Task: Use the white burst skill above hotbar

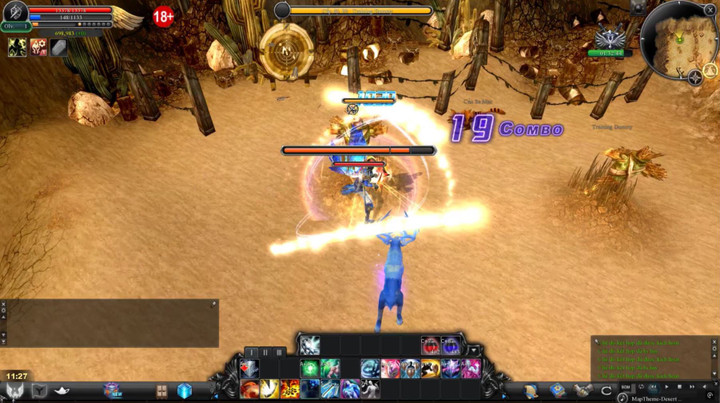Action: [310, 345]
